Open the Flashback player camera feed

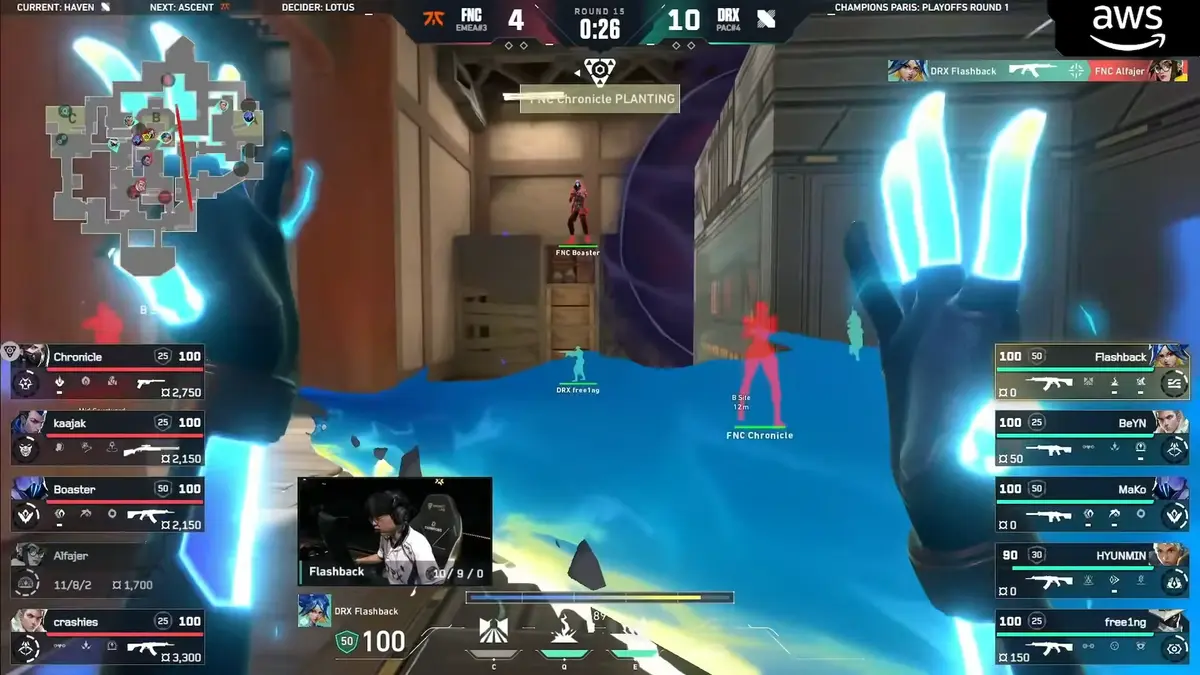[395, 530]
